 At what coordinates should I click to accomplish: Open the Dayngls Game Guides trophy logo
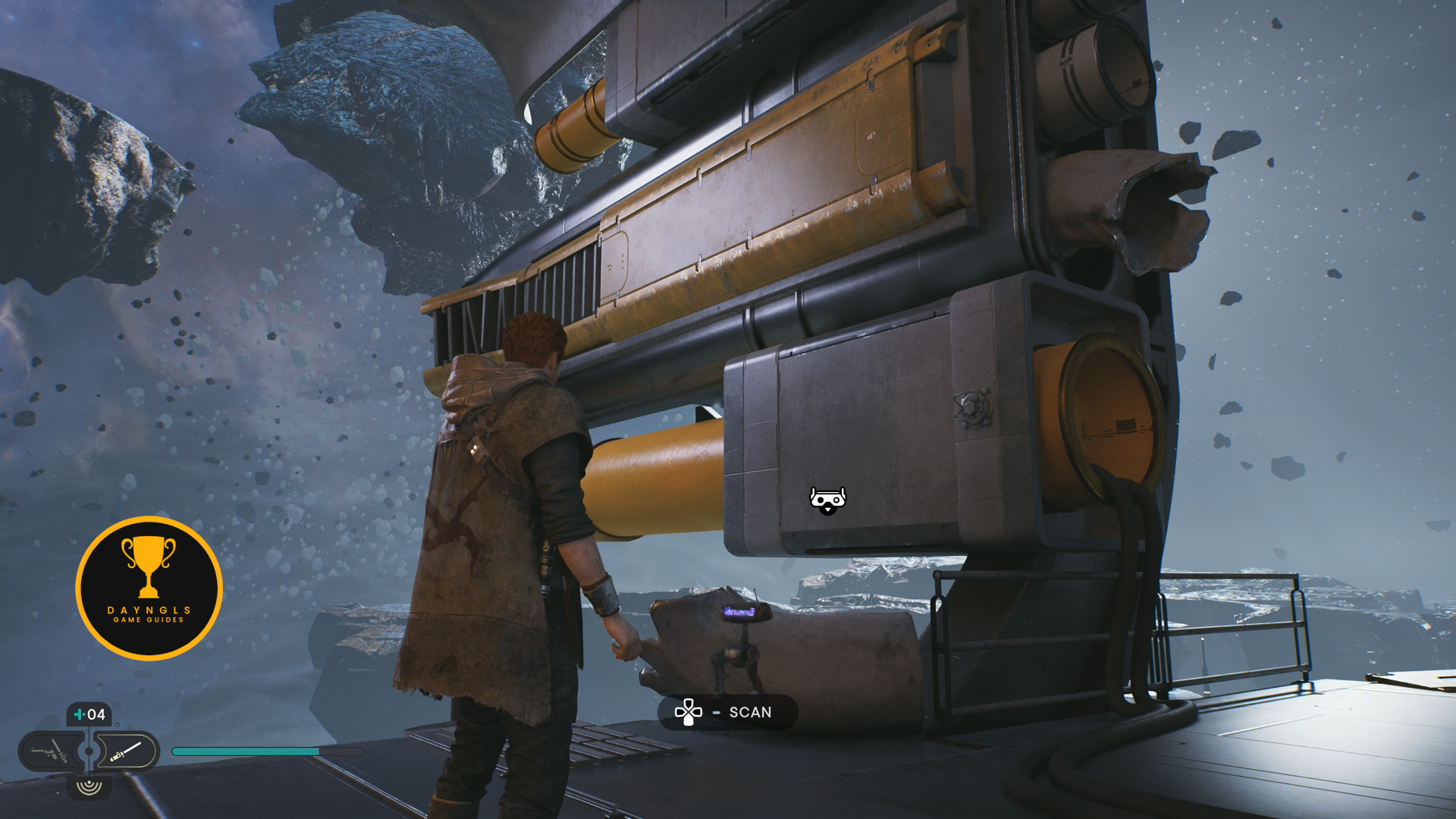pyautogui.click(x=149, y=588)
